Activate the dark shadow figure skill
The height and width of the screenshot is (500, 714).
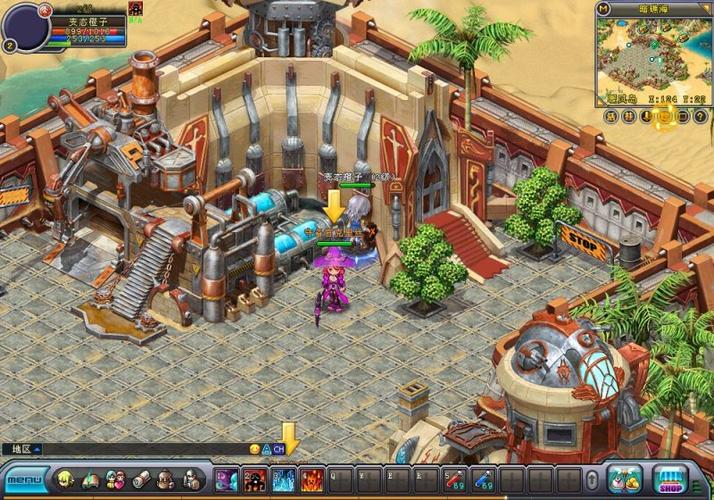click(255, 479)
